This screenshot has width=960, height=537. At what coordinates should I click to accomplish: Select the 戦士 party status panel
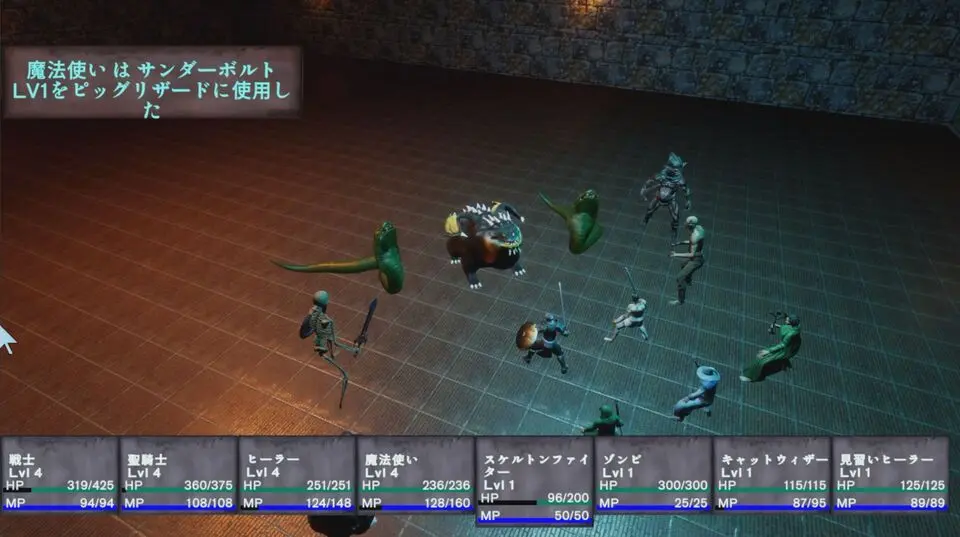click(x=59, y=475)
